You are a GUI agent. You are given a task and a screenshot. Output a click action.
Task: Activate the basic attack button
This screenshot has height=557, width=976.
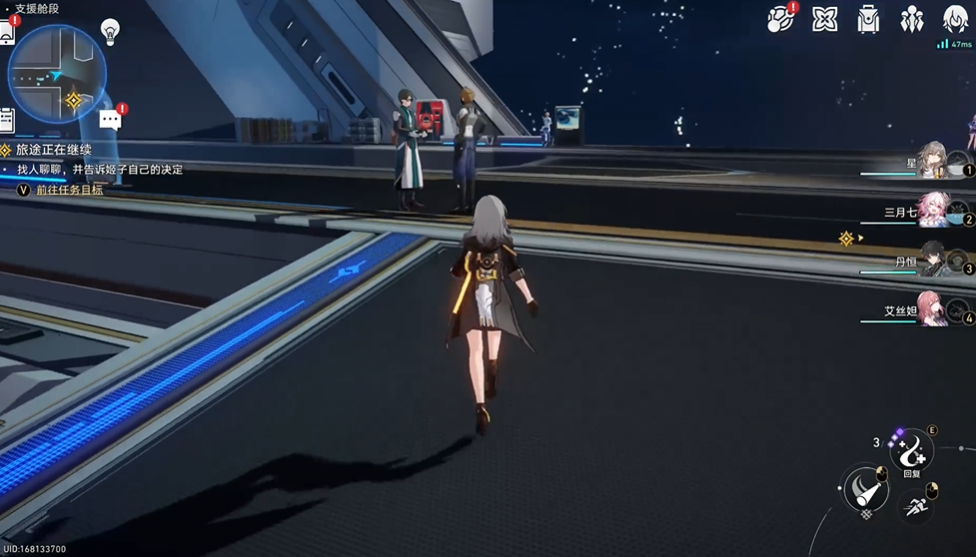point(865,490)
